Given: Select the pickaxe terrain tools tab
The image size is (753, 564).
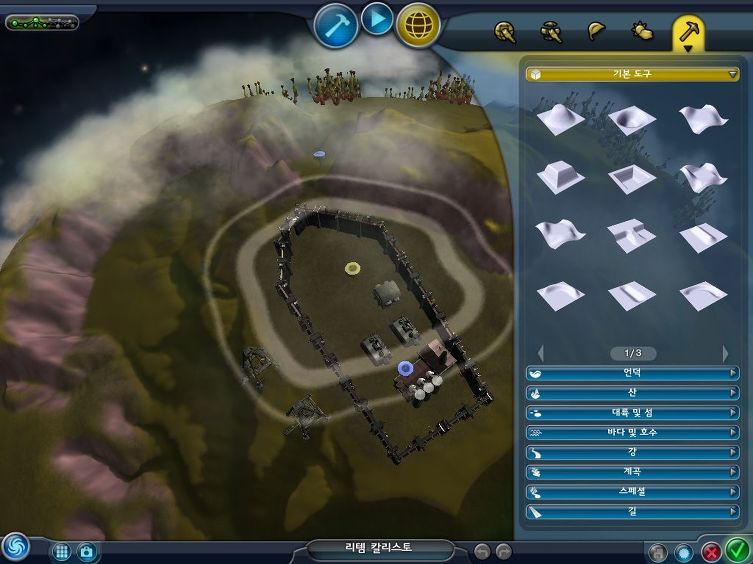Looking at the screenshot, I should (690, 32).
